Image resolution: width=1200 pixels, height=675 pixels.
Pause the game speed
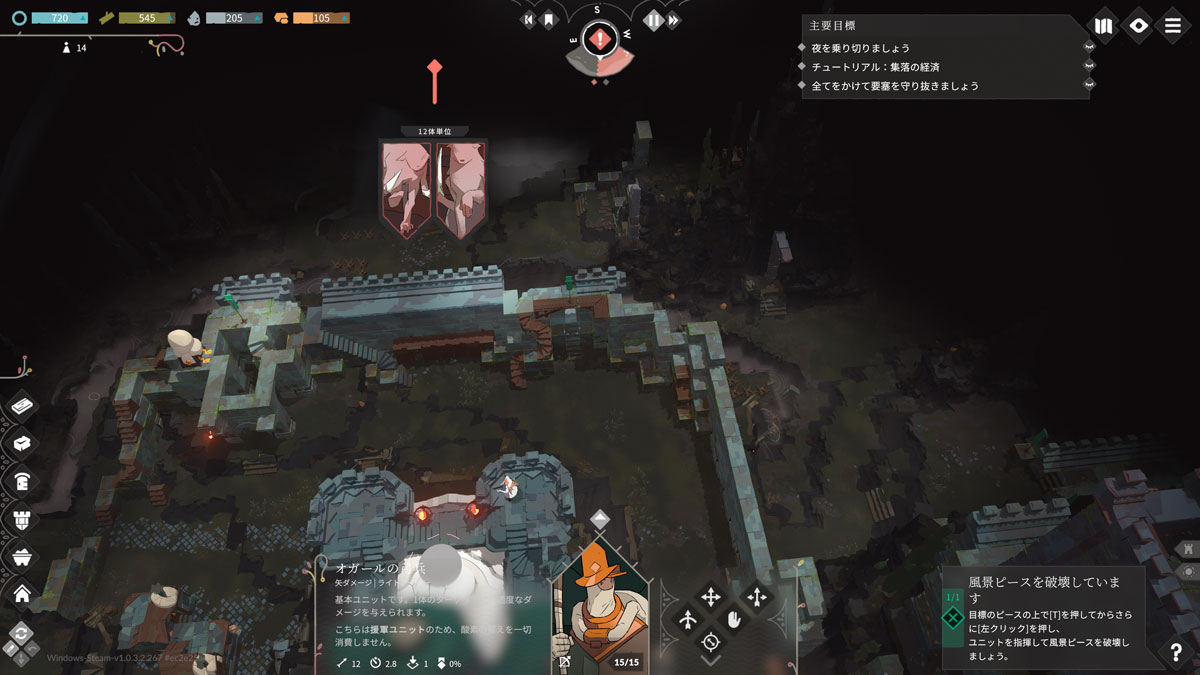[653, 20]
